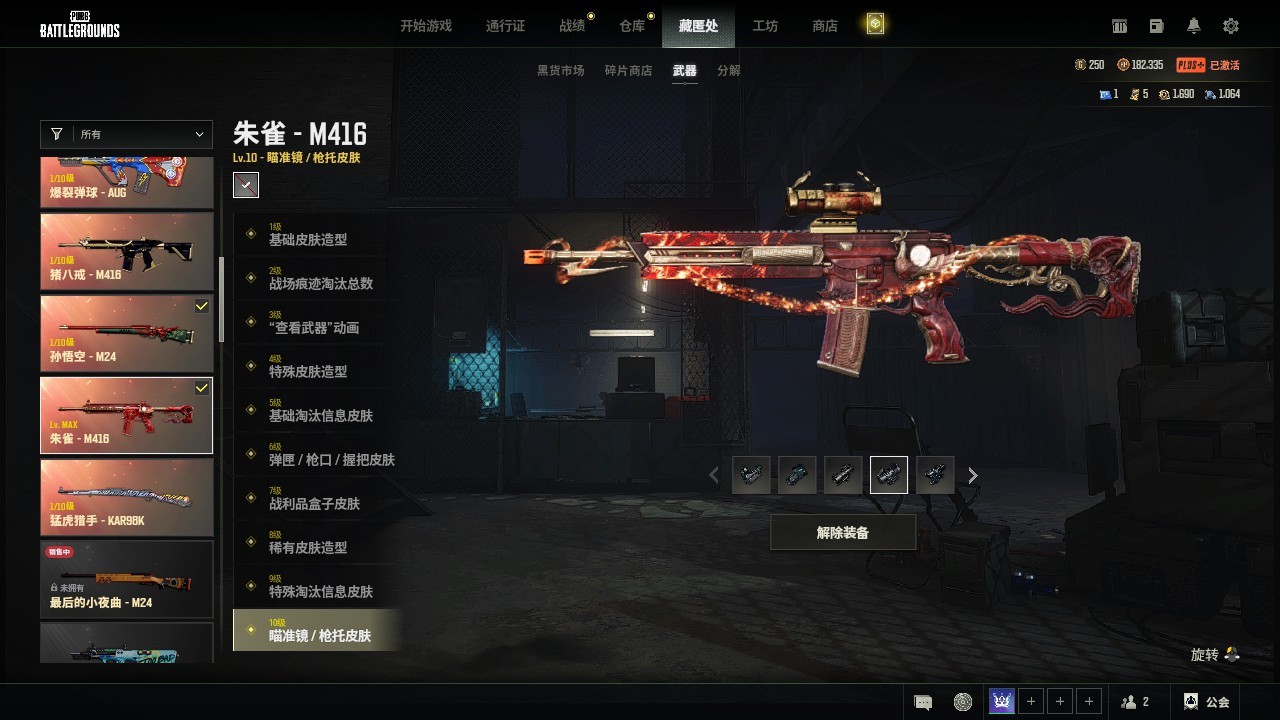Open the settings gear icon
The width and height of the screenshot is (1280, 720).
tap(1231, 26)
